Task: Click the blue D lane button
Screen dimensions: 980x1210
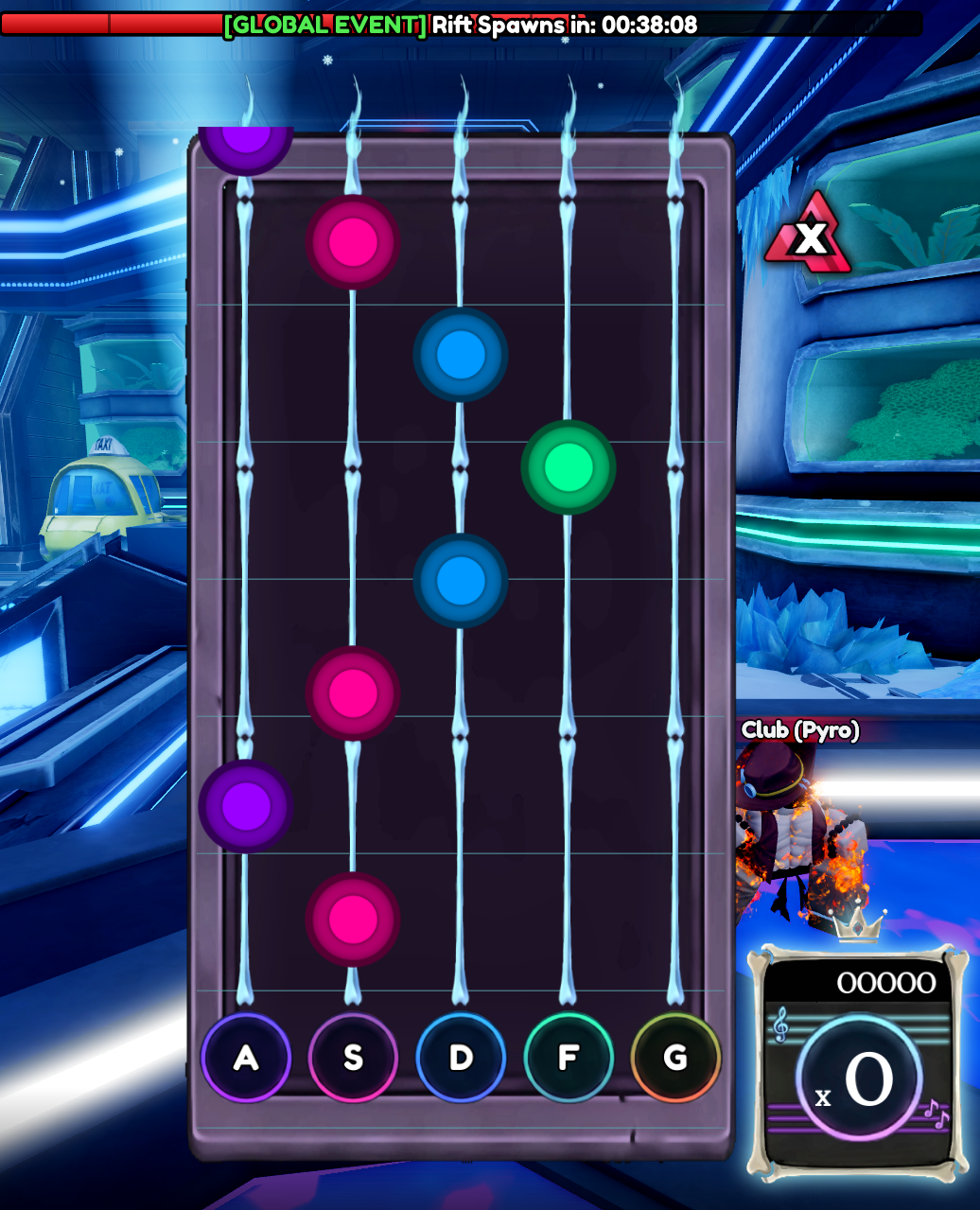Action: pyautogui.click(x=461, y=1057)
